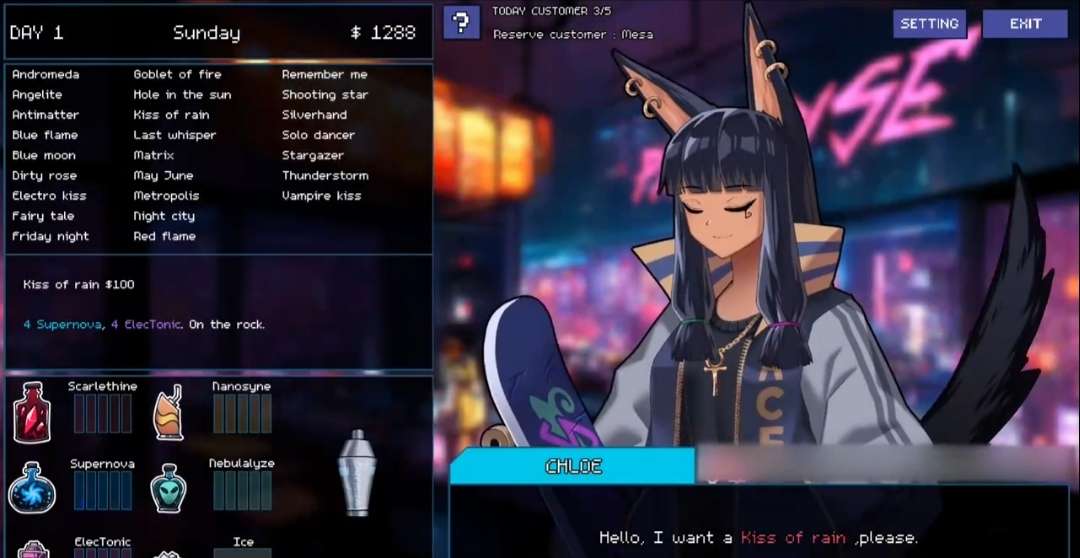View the Metropolis recipe
1080x558 pixels.
click(166, 196)
